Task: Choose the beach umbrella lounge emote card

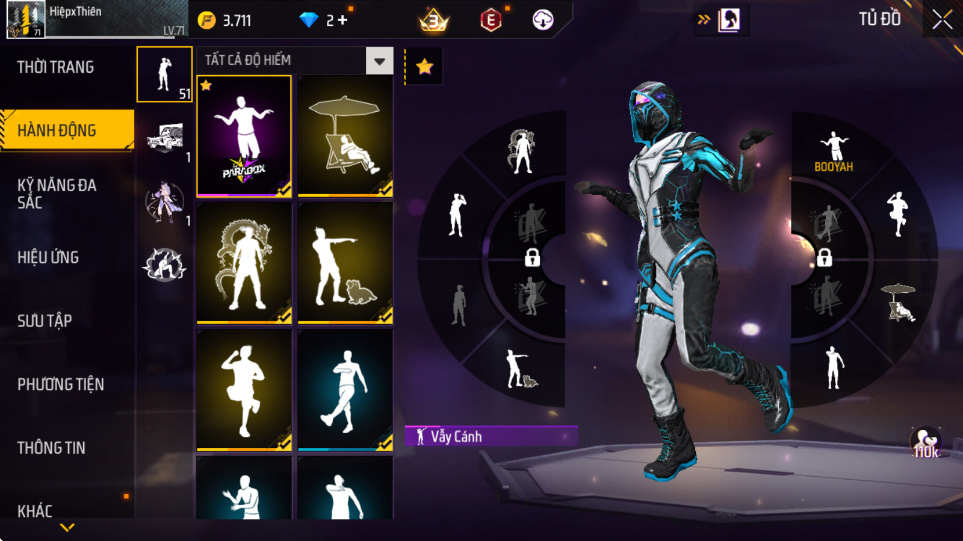Action: [x=345, y=135]
